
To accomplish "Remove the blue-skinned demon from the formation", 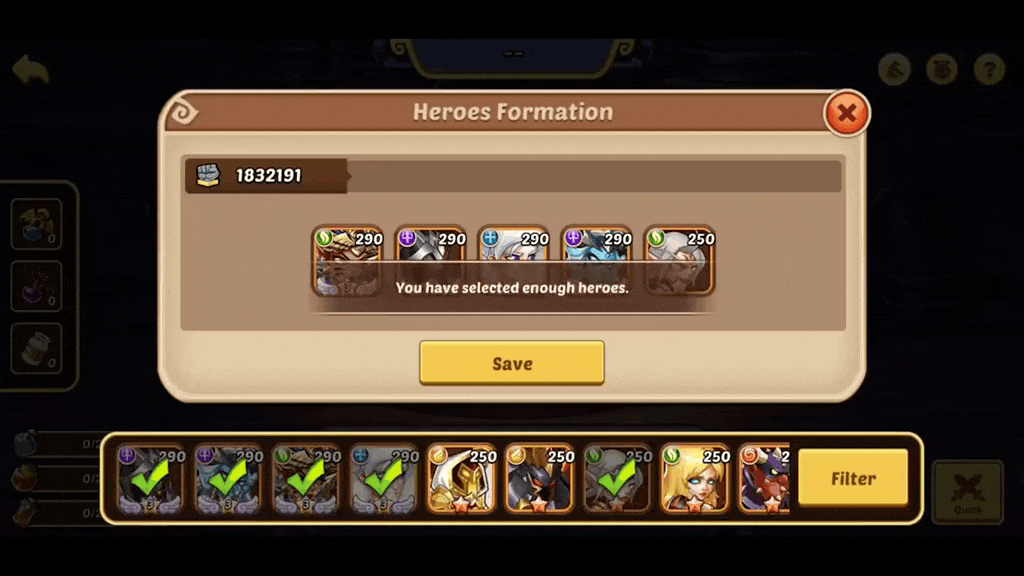I will coord(596,260).
